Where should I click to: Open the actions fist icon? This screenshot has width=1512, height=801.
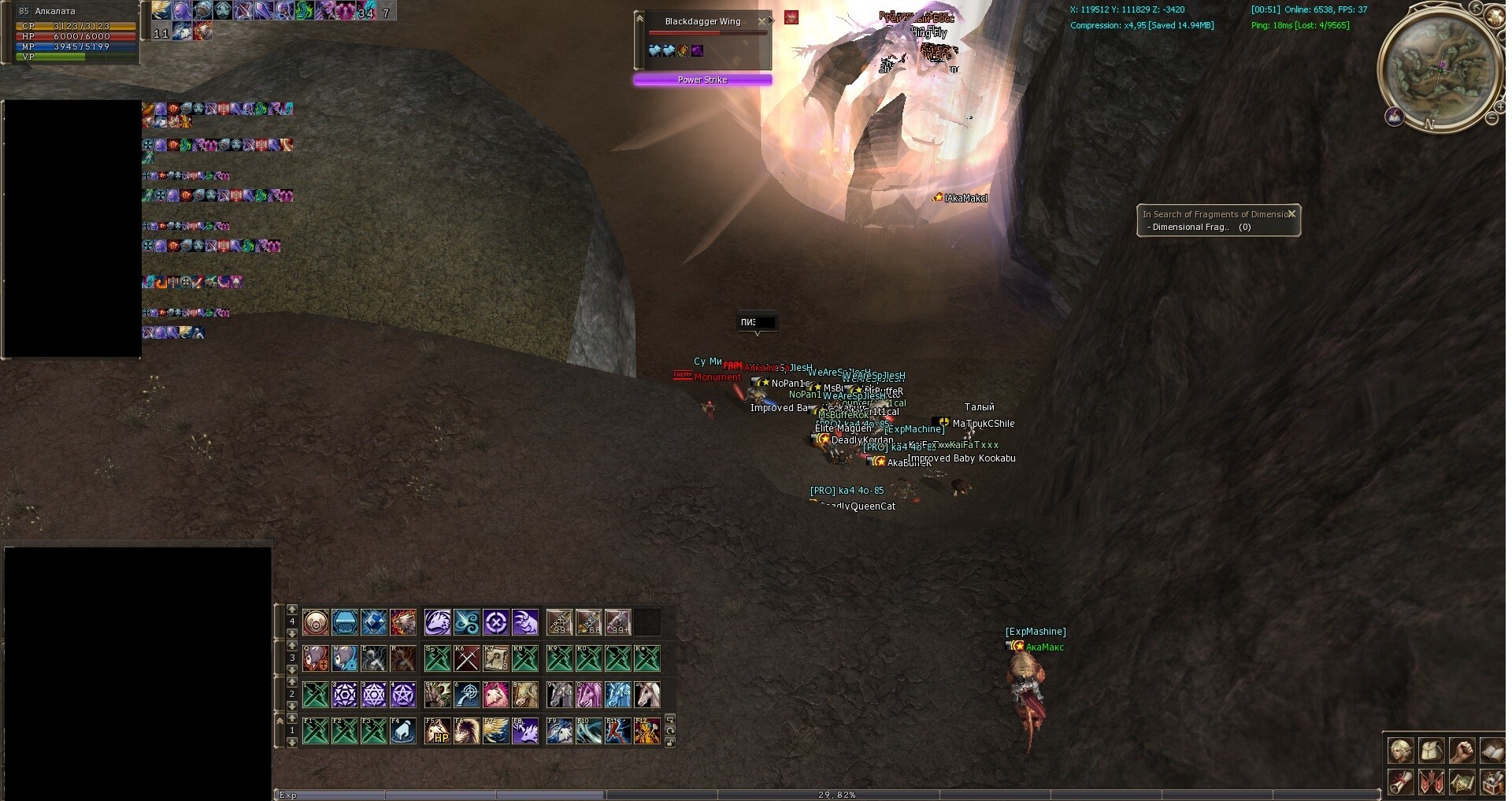1462,750
